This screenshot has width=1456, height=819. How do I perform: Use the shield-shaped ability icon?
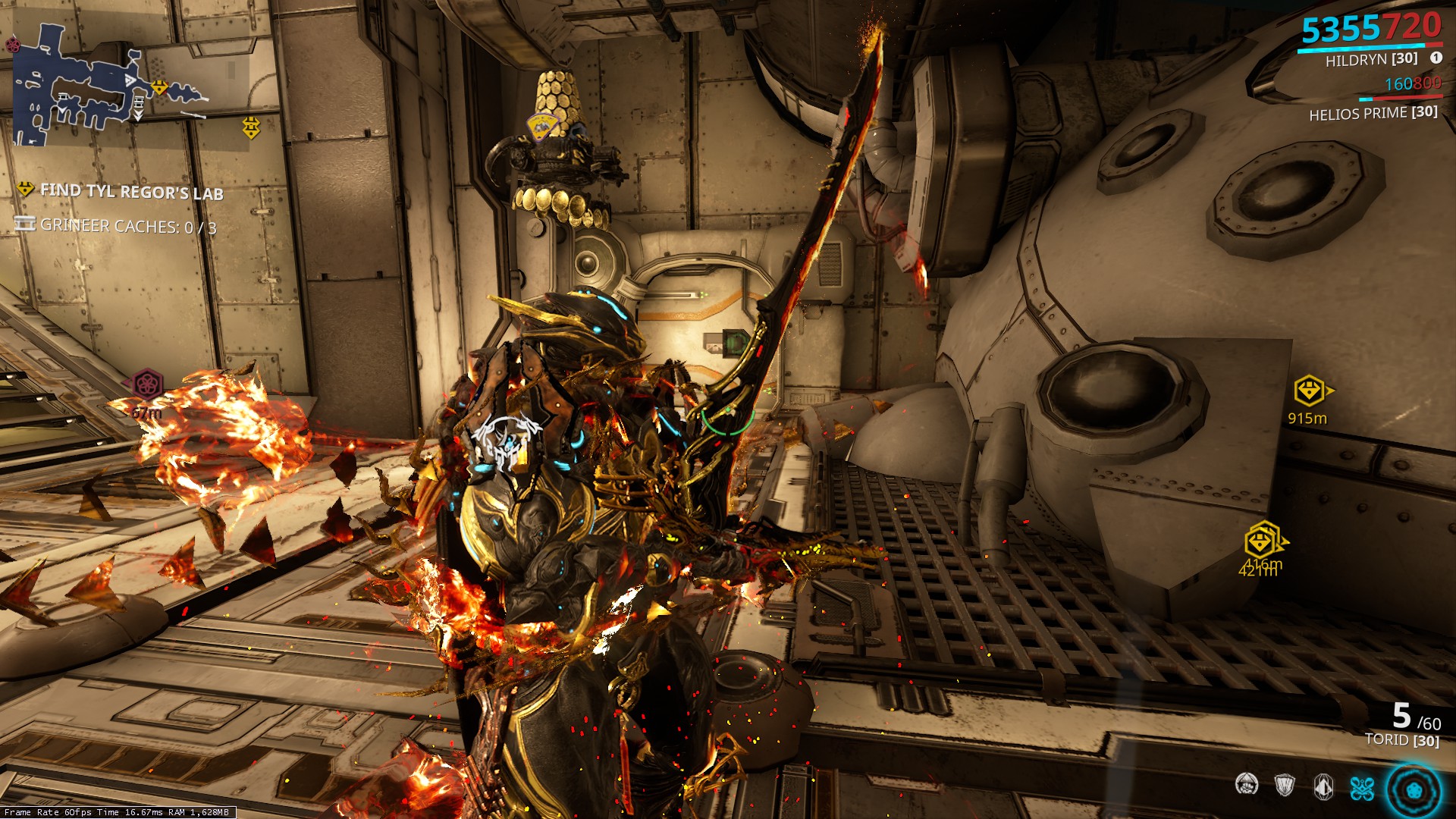click(1285, 785)
